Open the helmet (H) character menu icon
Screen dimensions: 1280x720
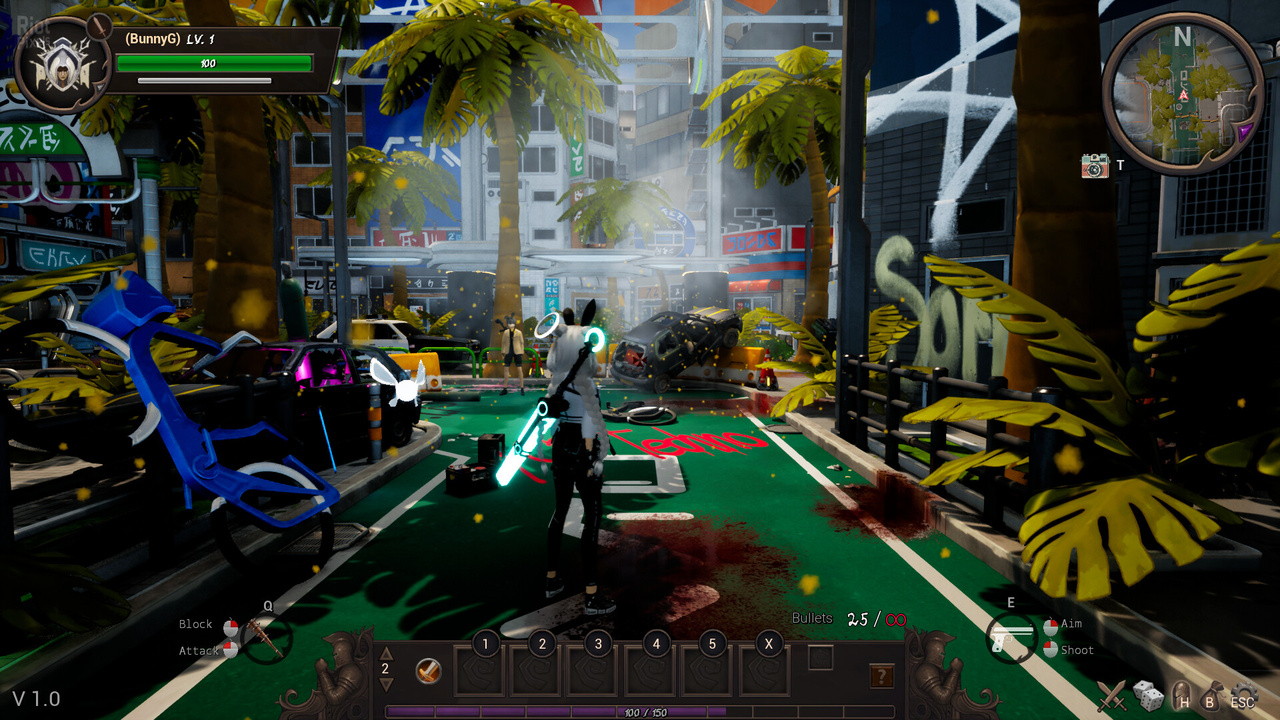(1181, 697)
